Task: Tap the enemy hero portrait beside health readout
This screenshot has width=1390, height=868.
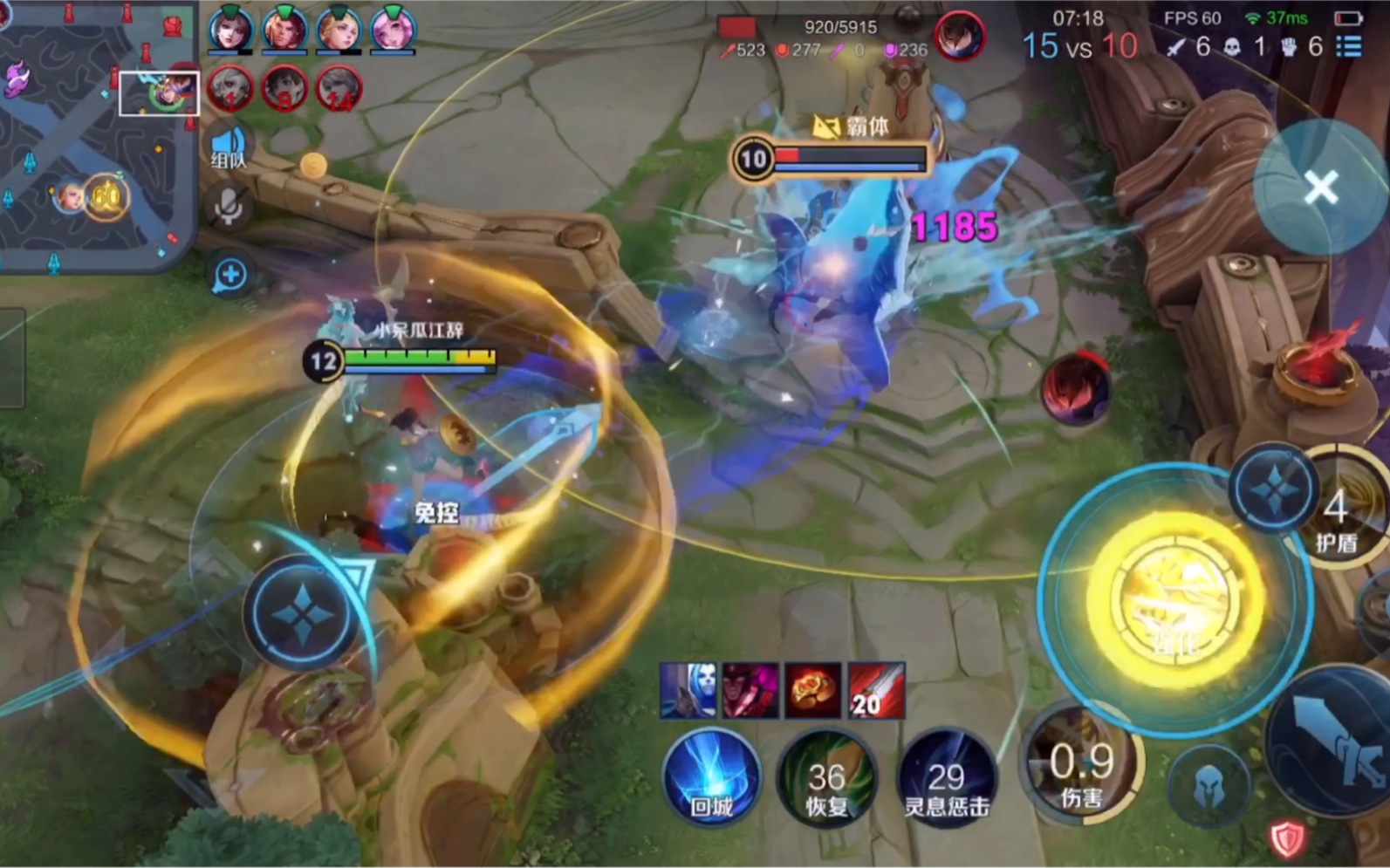Action: pyautogui.click(x=959, y=36)
